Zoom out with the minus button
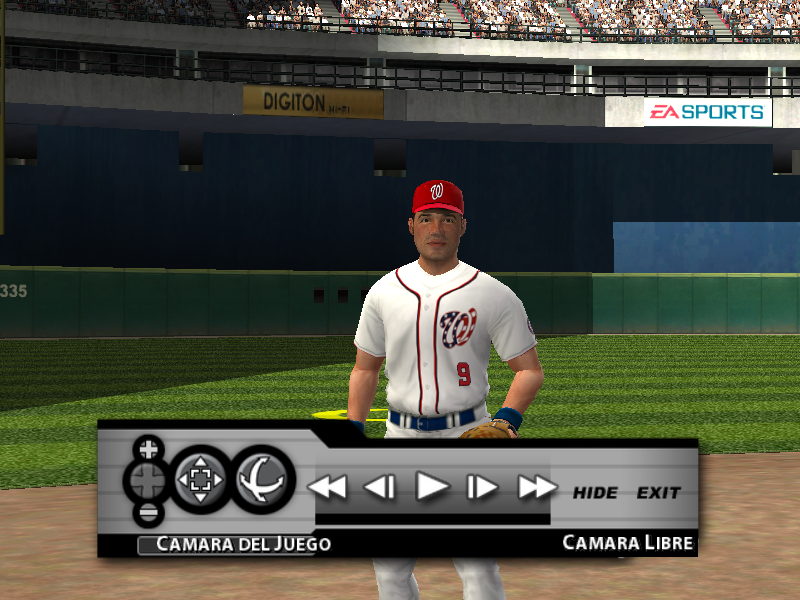This screenshot has height=600, width=800. [149, 514]
